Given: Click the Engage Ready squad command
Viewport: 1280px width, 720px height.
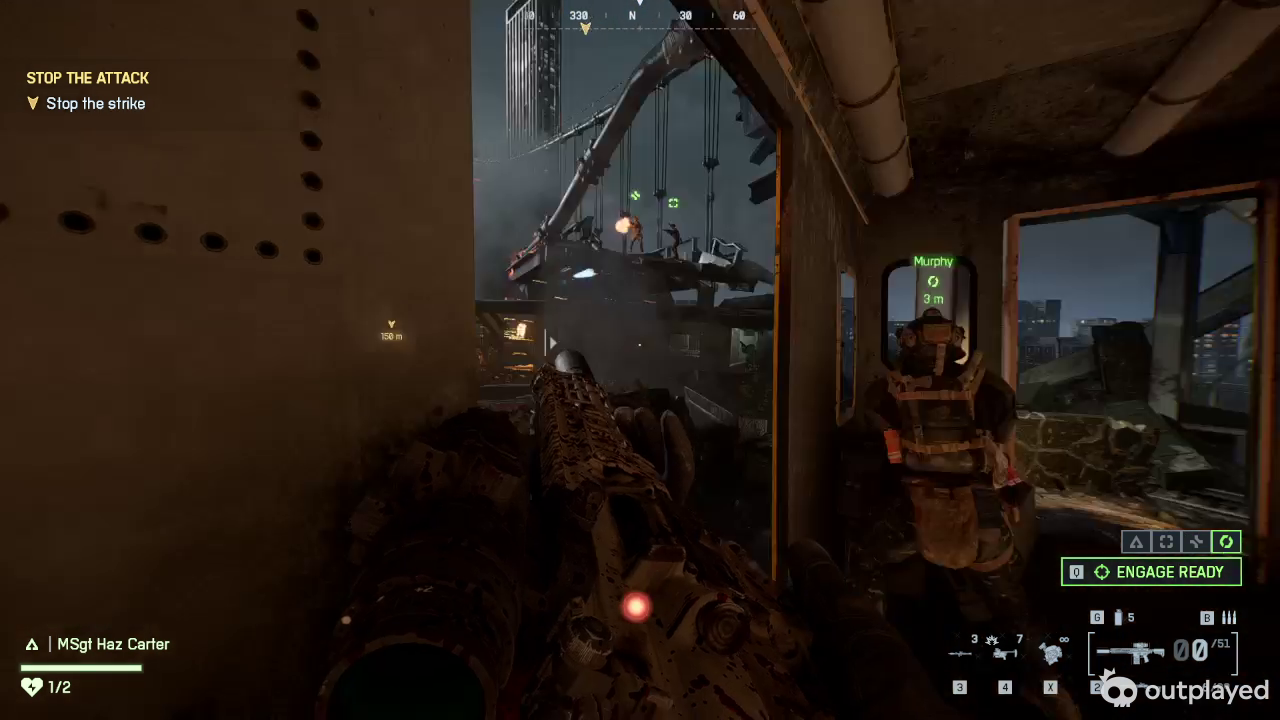Looking at the screenshot, I should tap(1151, 572).
